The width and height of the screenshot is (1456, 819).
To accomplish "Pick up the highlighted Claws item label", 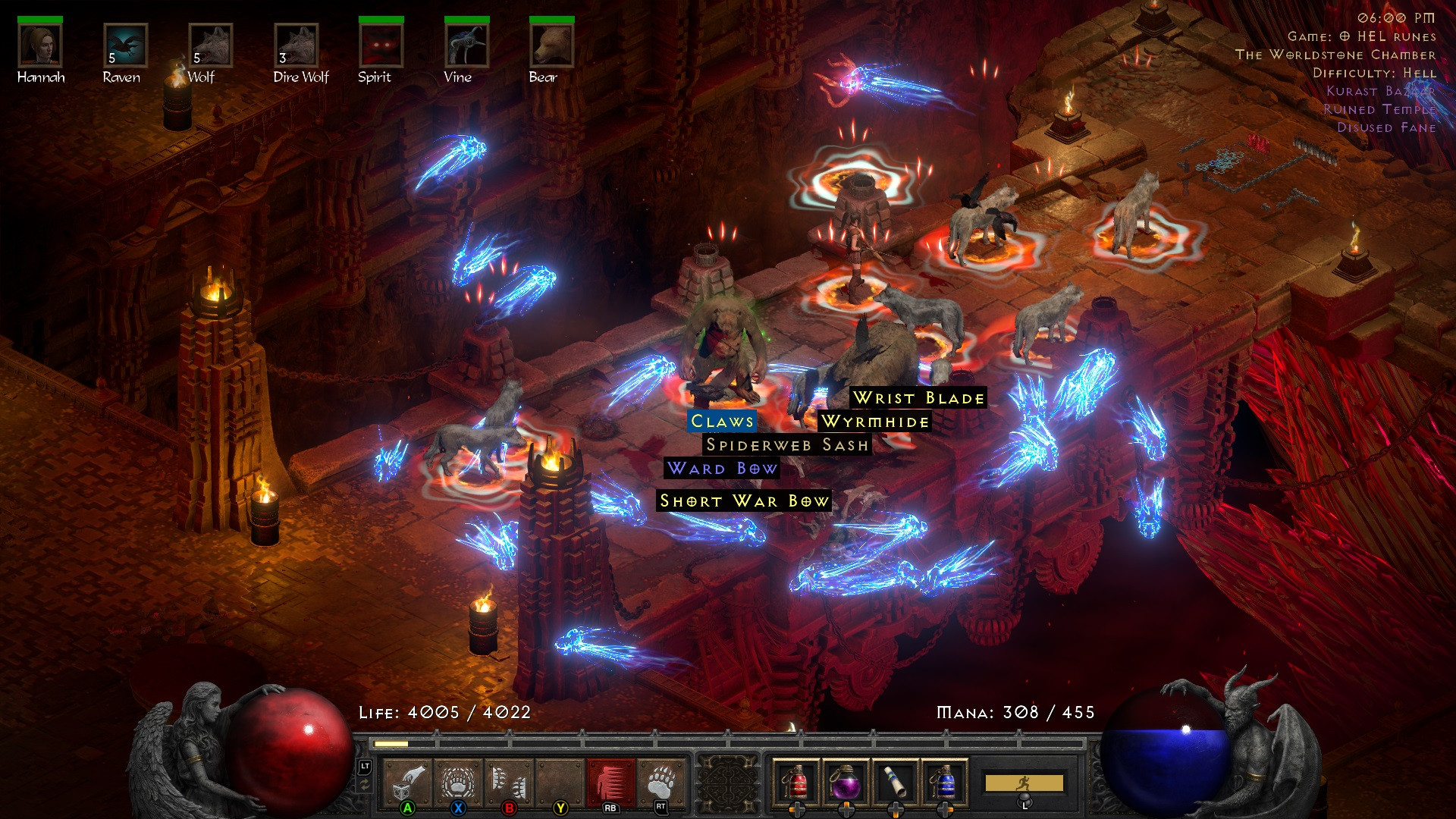I will point(721,422).
